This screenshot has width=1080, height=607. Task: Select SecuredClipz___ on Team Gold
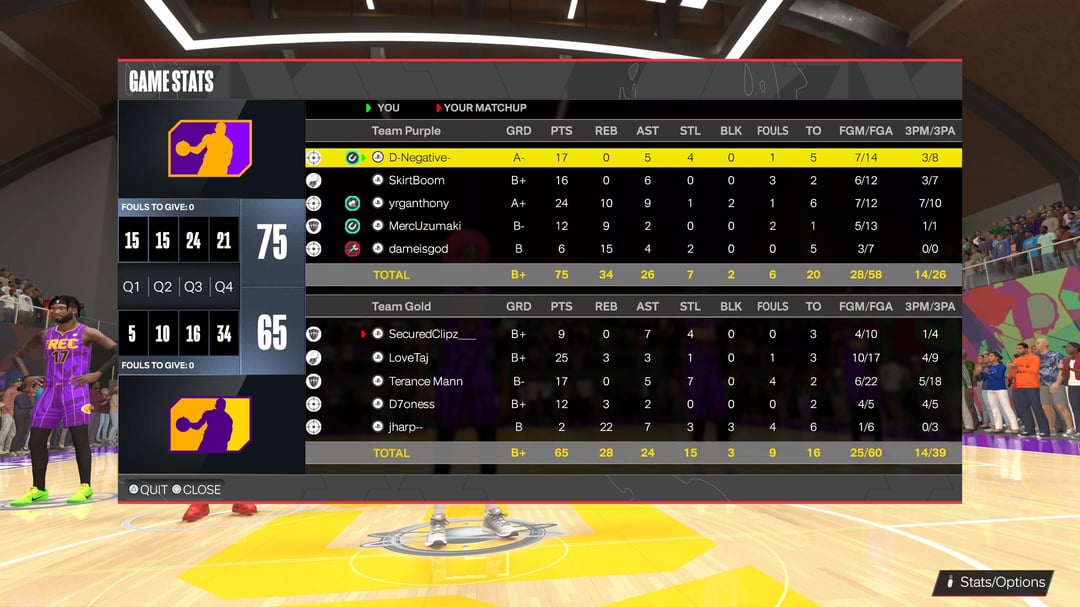coord(432,334)
